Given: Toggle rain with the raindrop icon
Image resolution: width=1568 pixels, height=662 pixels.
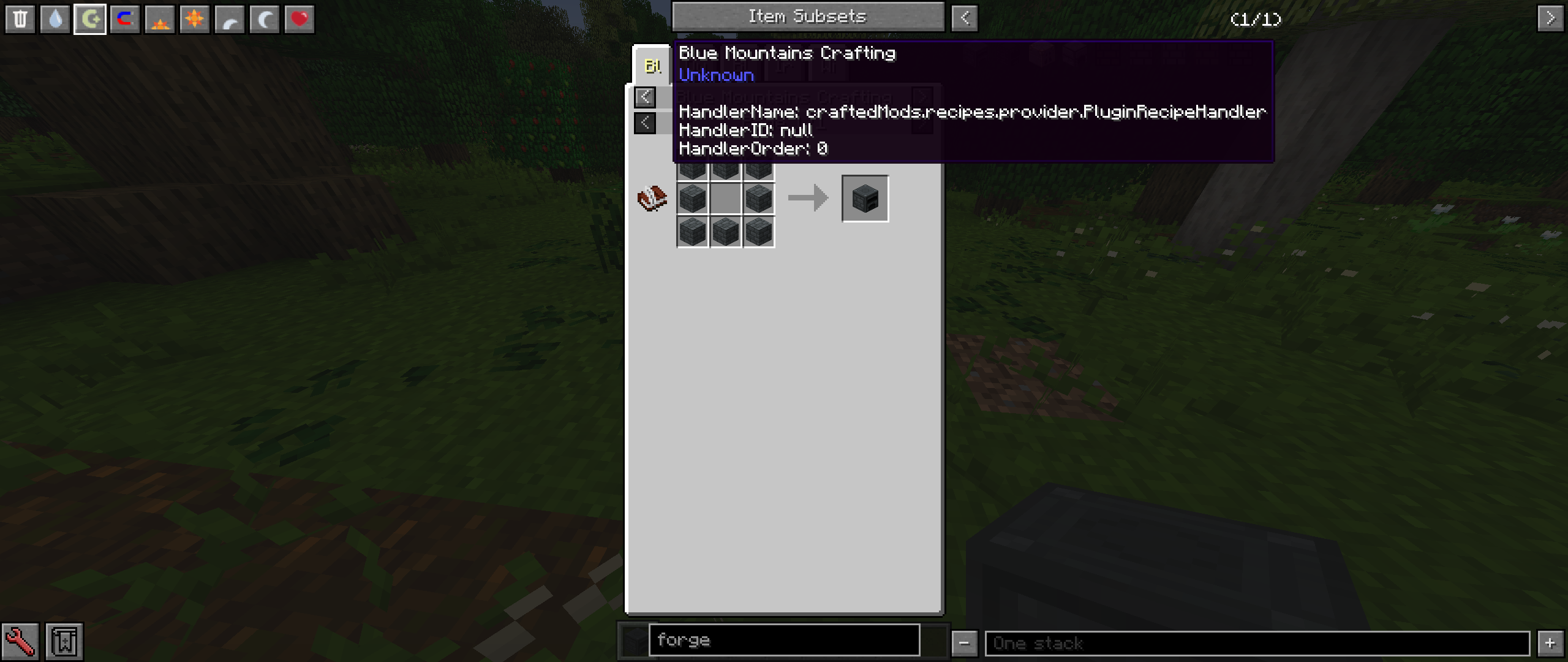Looking at the screenshot, I should coord(56,18).
